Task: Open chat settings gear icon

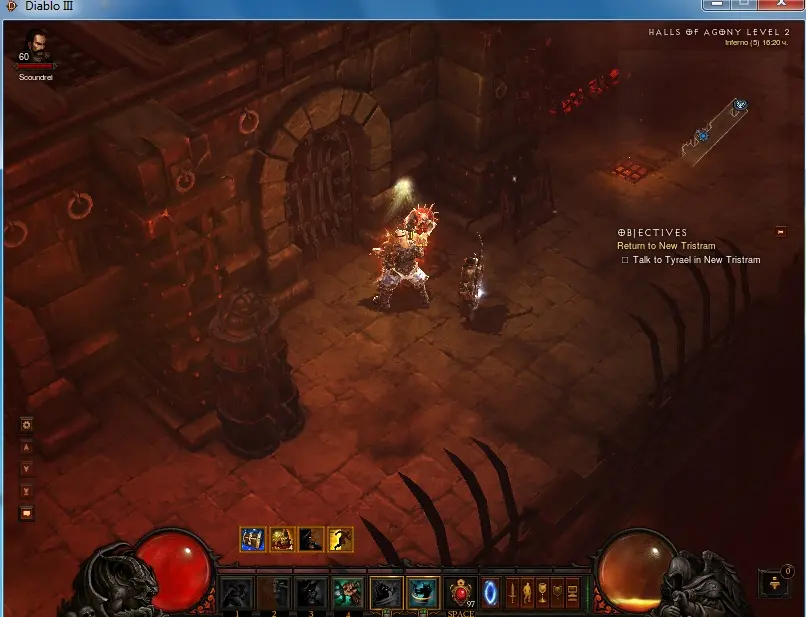Action: (27, 424)
